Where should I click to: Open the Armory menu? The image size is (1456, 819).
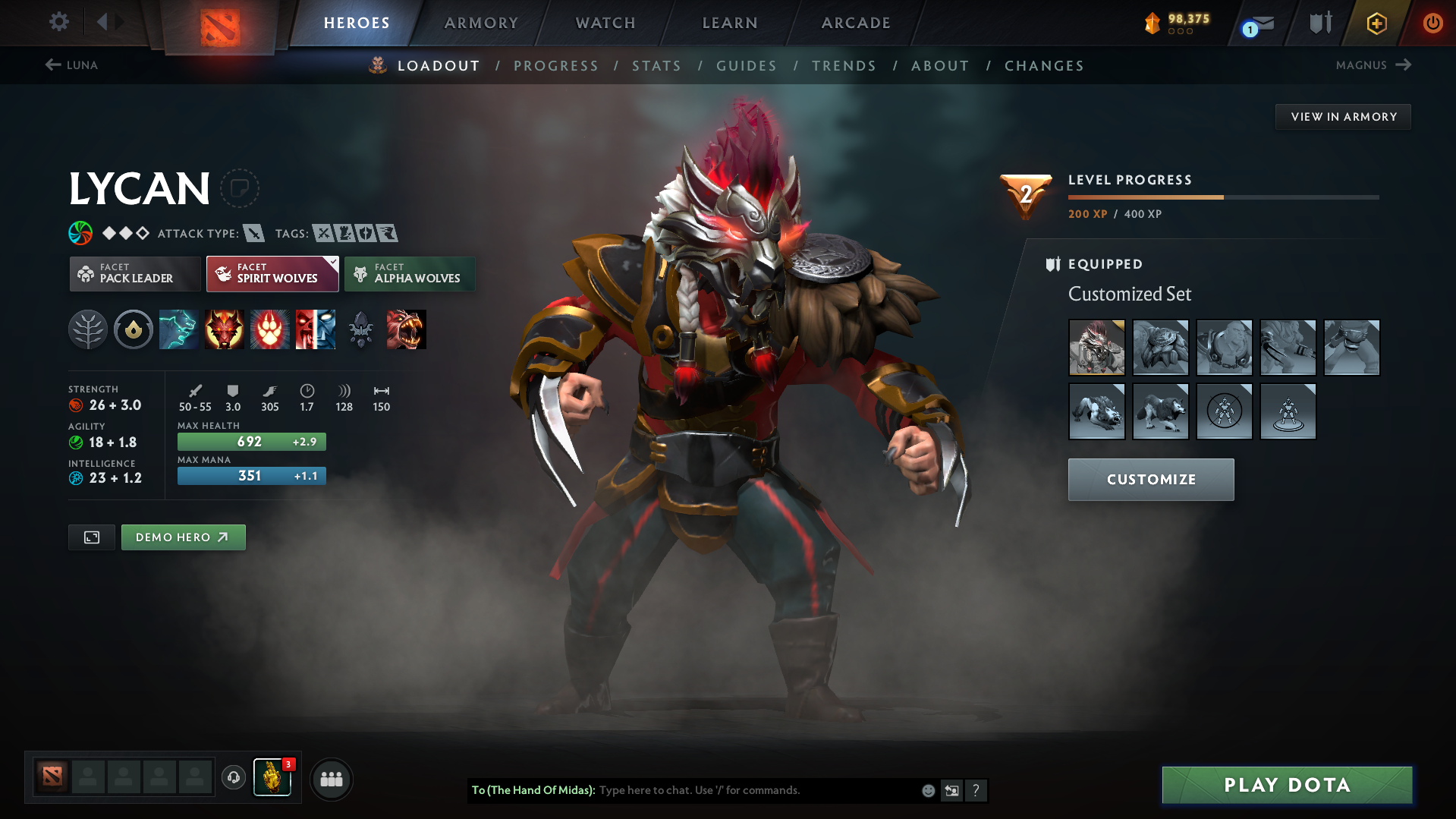coord(481,23)
